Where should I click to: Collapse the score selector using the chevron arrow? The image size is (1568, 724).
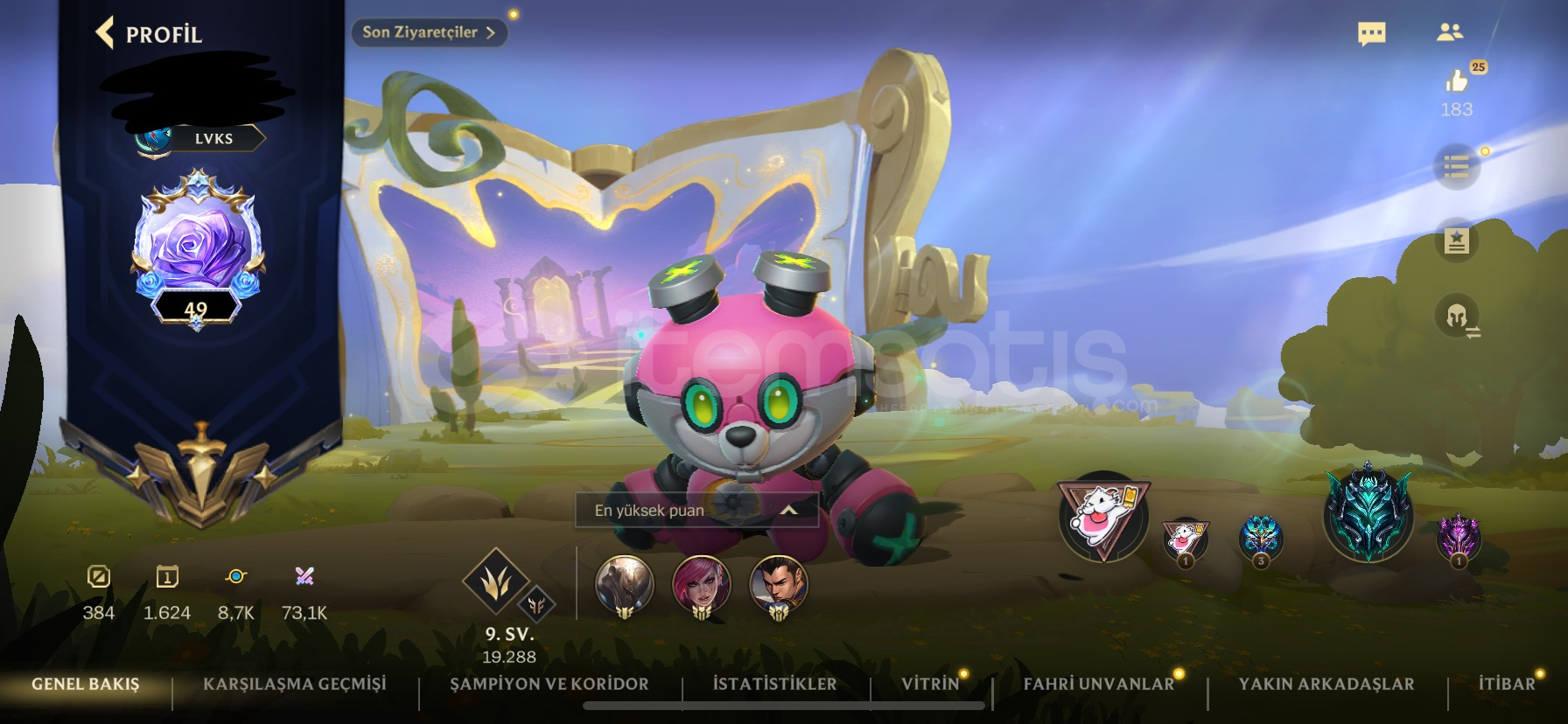click(789, 512)
